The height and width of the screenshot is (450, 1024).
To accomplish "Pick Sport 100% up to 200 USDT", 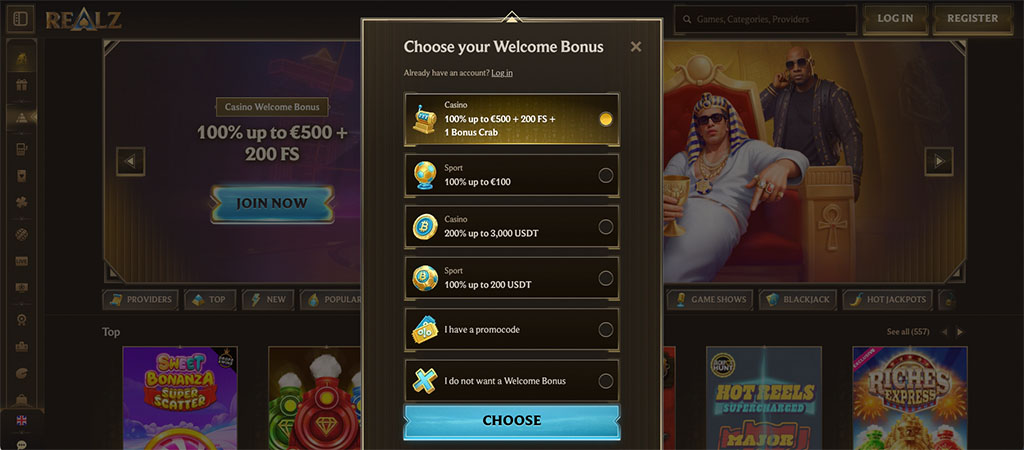I will pyautogui.click(x=511, y=278).
